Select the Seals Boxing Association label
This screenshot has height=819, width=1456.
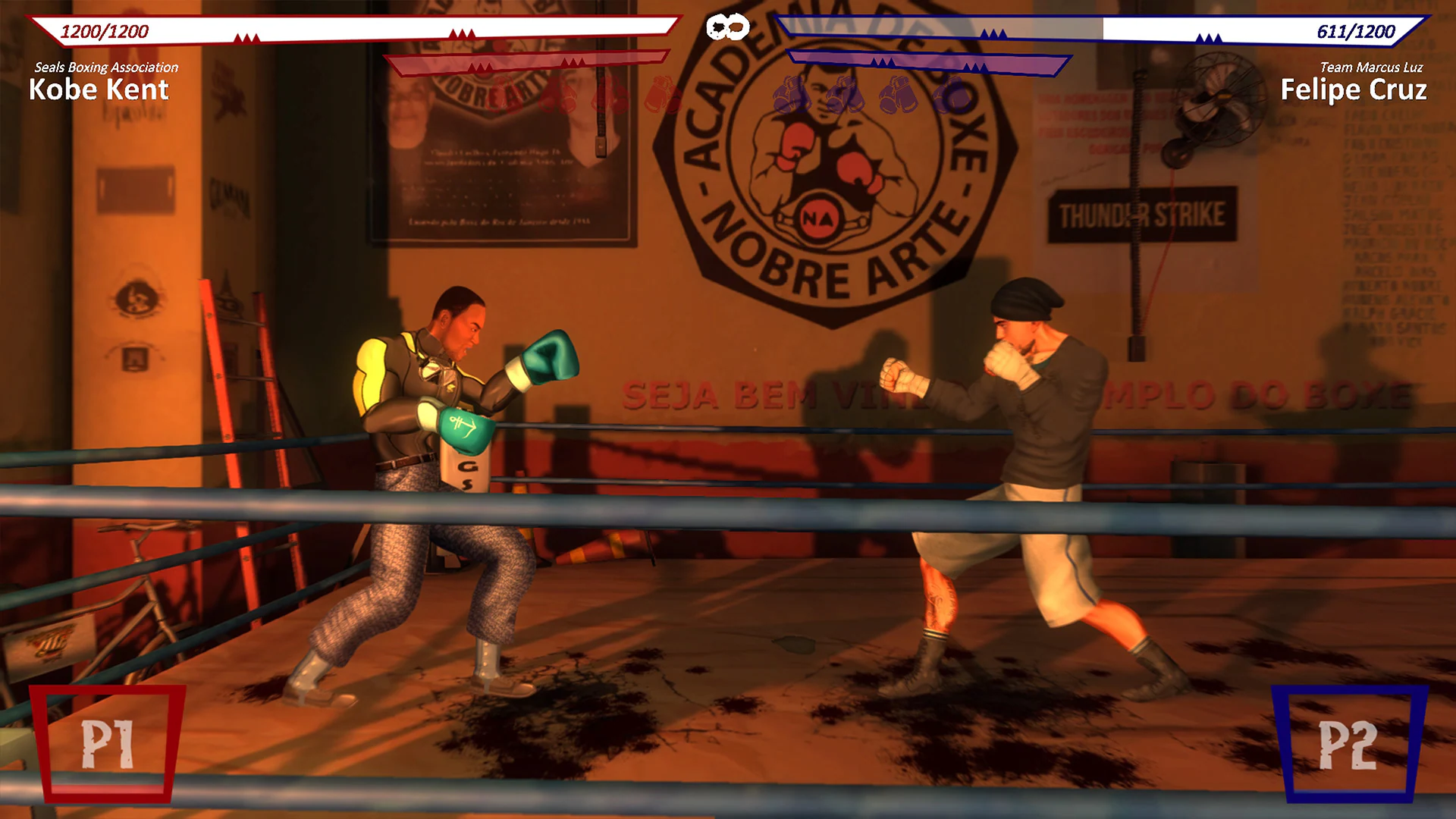click(x=106, y=67)
